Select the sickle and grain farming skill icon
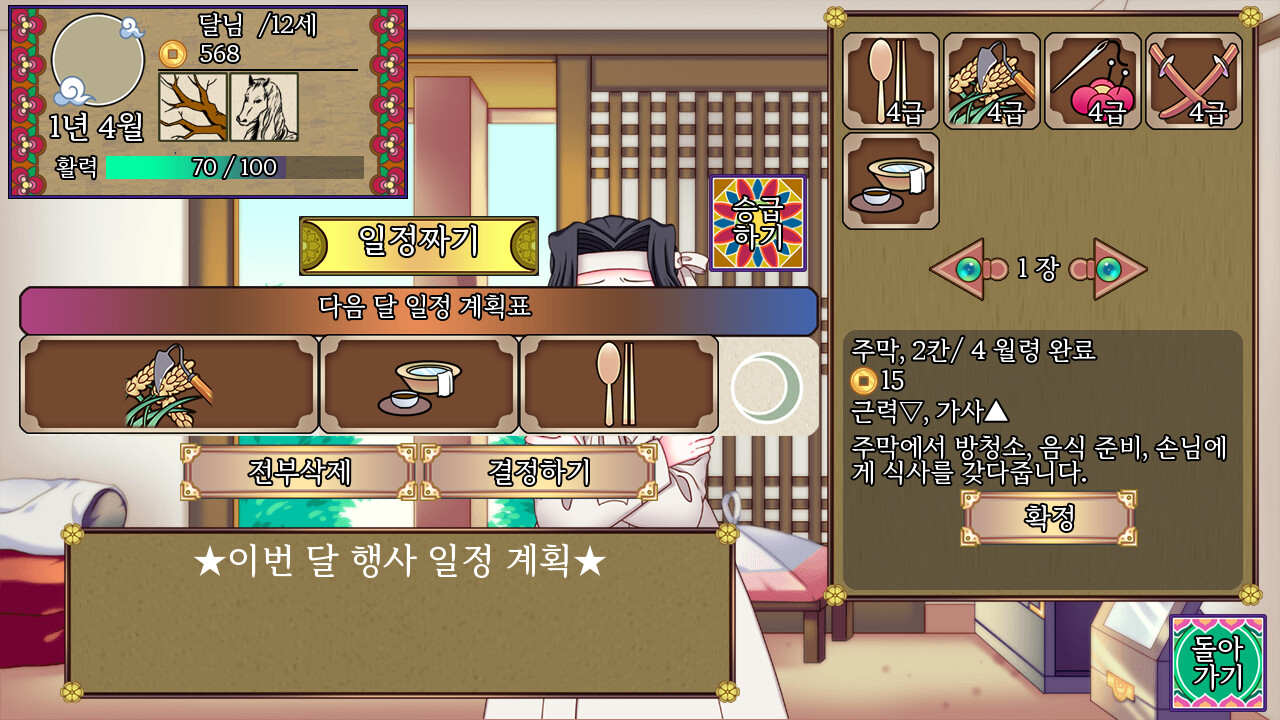The image size is (1280, 720). 990,83
